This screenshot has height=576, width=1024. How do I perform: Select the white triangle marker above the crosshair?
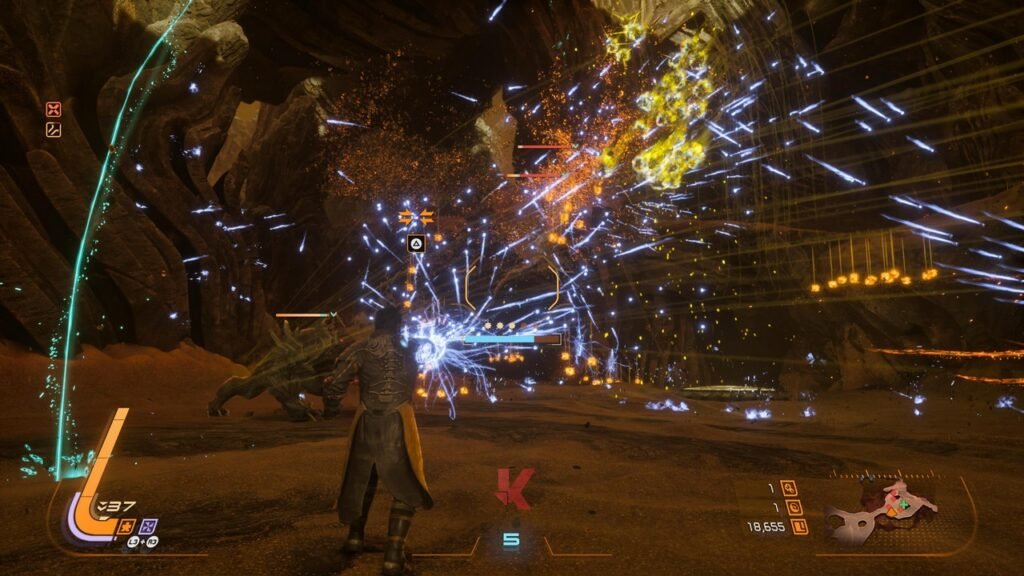(415, 242)
